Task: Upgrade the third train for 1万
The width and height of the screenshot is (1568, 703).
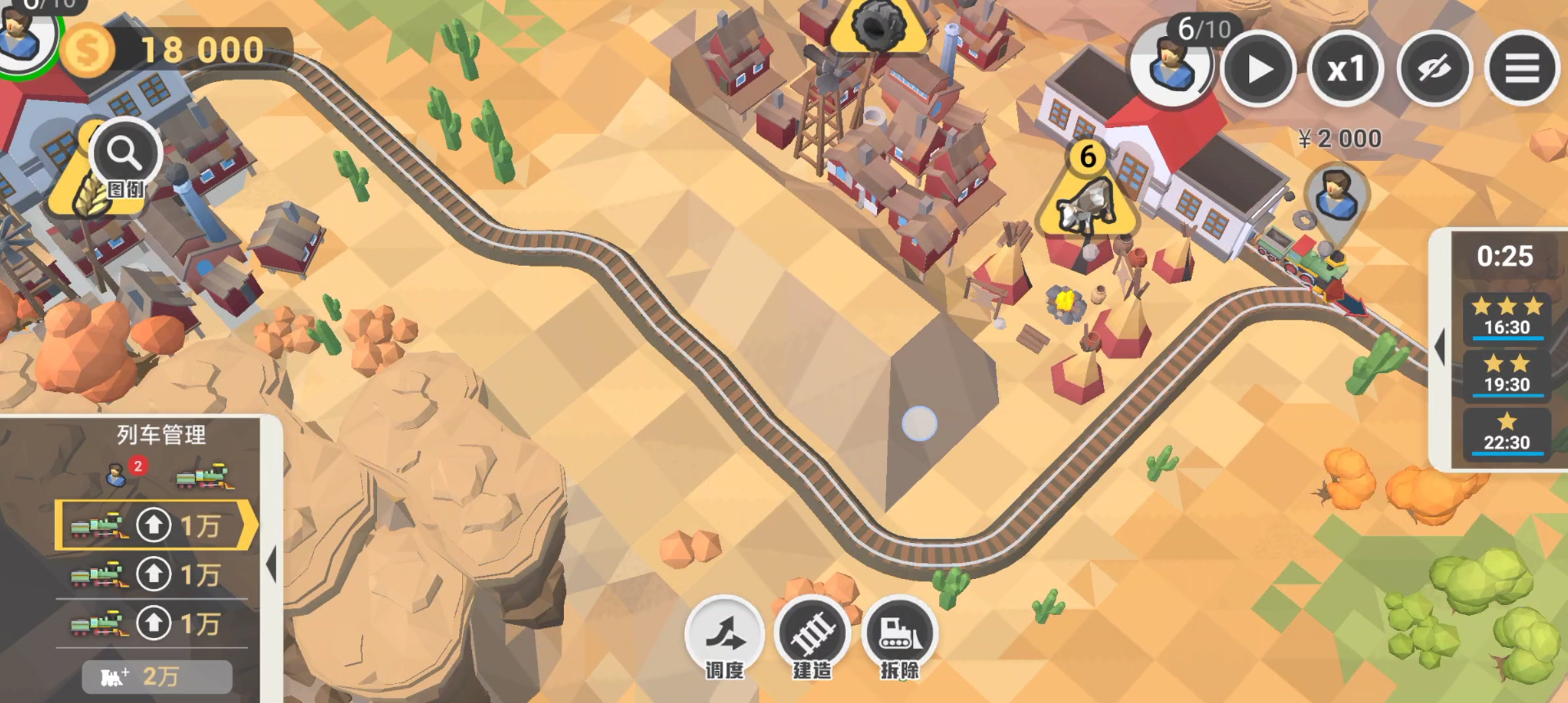Action: tap(154, 624)
